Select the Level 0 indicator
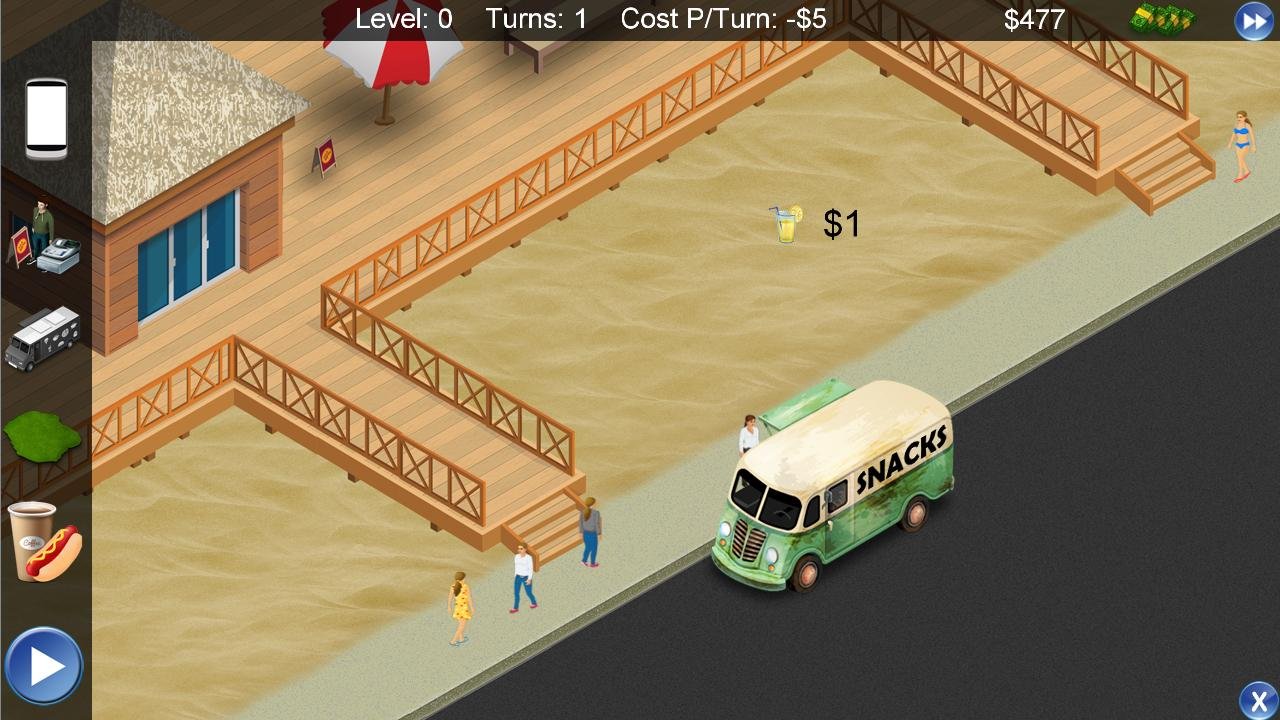The height and width of the screenshot is (720, 1280). [x=405, y=18]
